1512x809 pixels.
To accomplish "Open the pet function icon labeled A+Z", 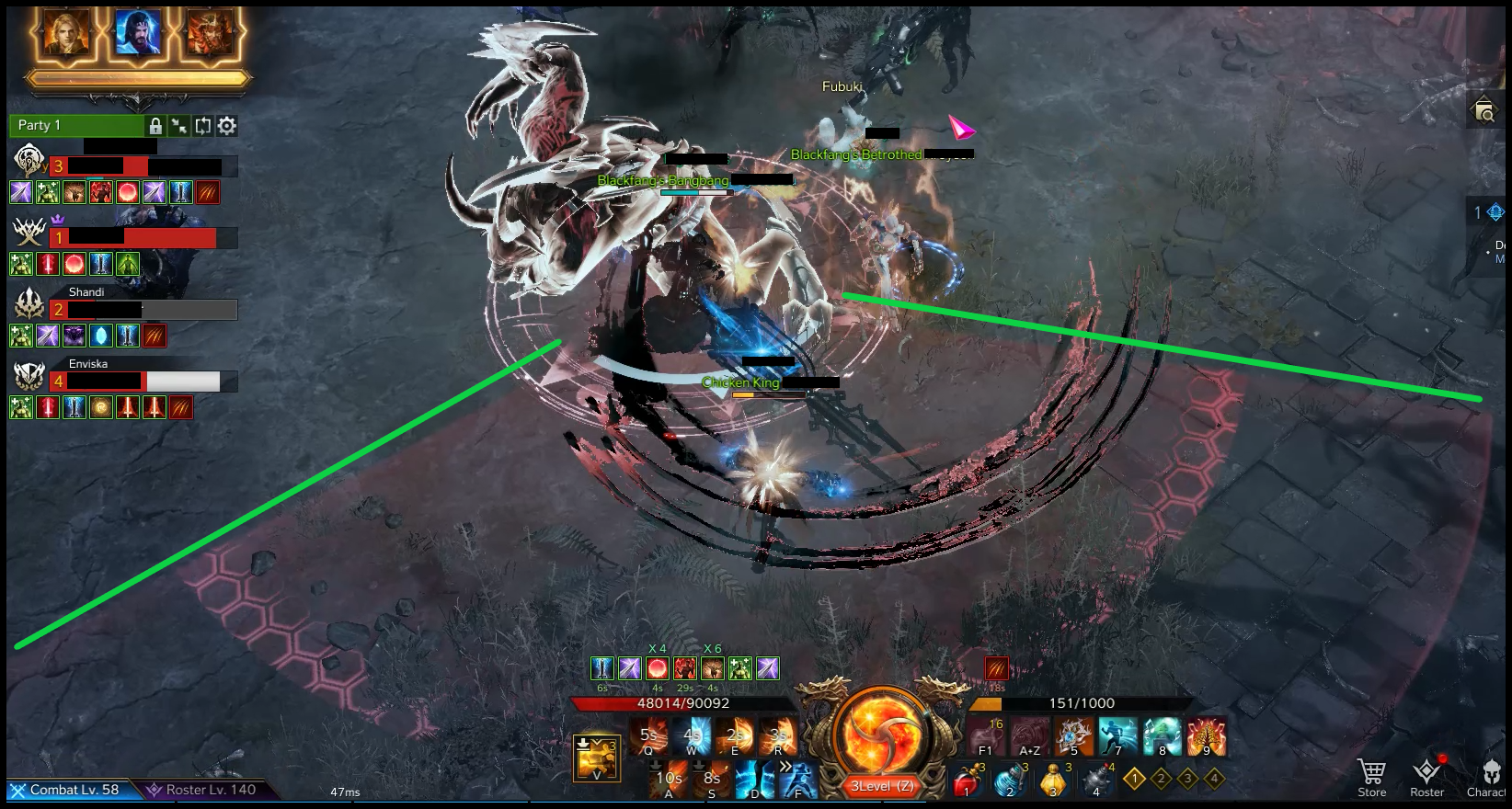I will [x=1029, y=735].
